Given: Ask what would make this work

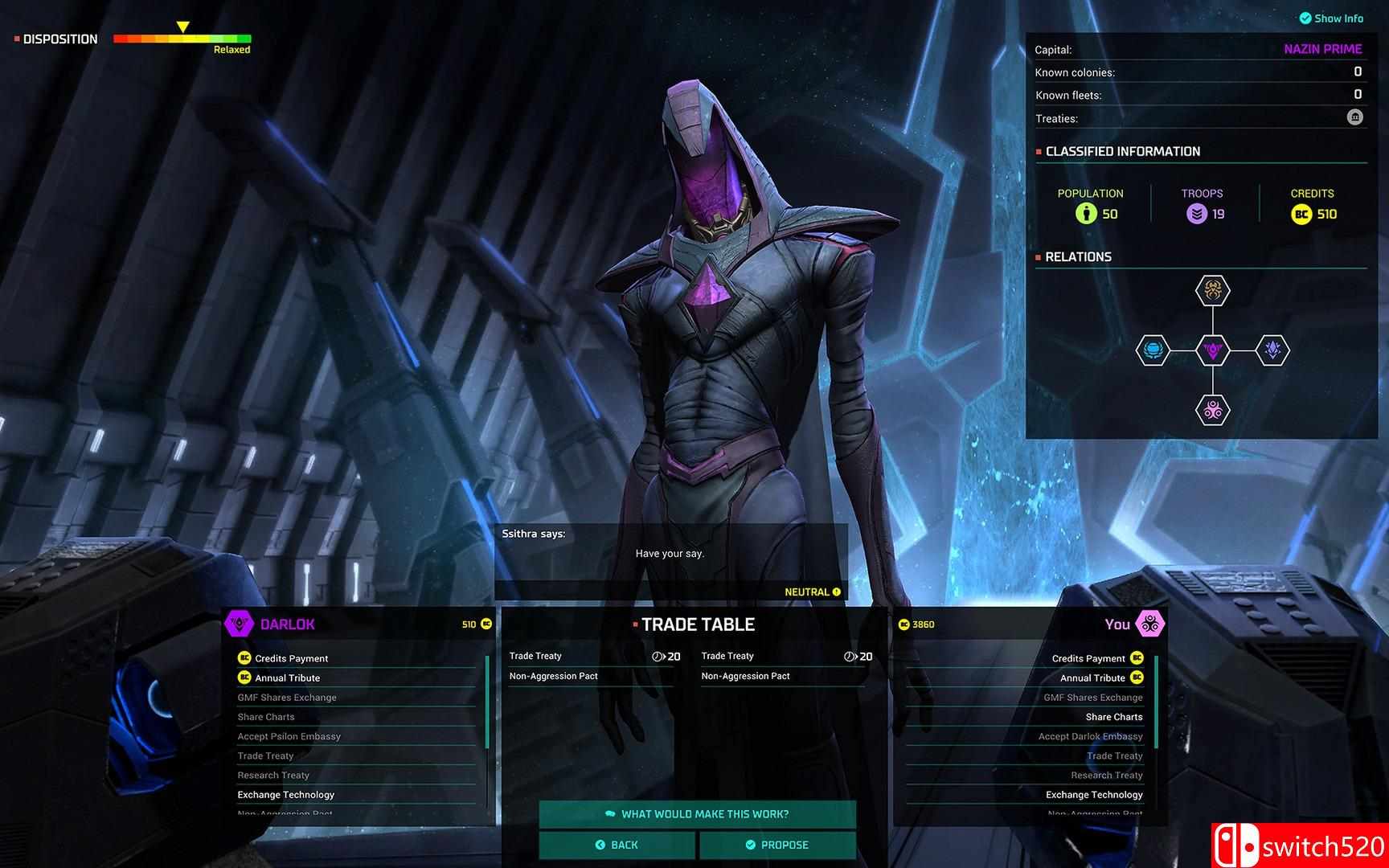Looking at the screenshot, I should (x=697, y=814).
